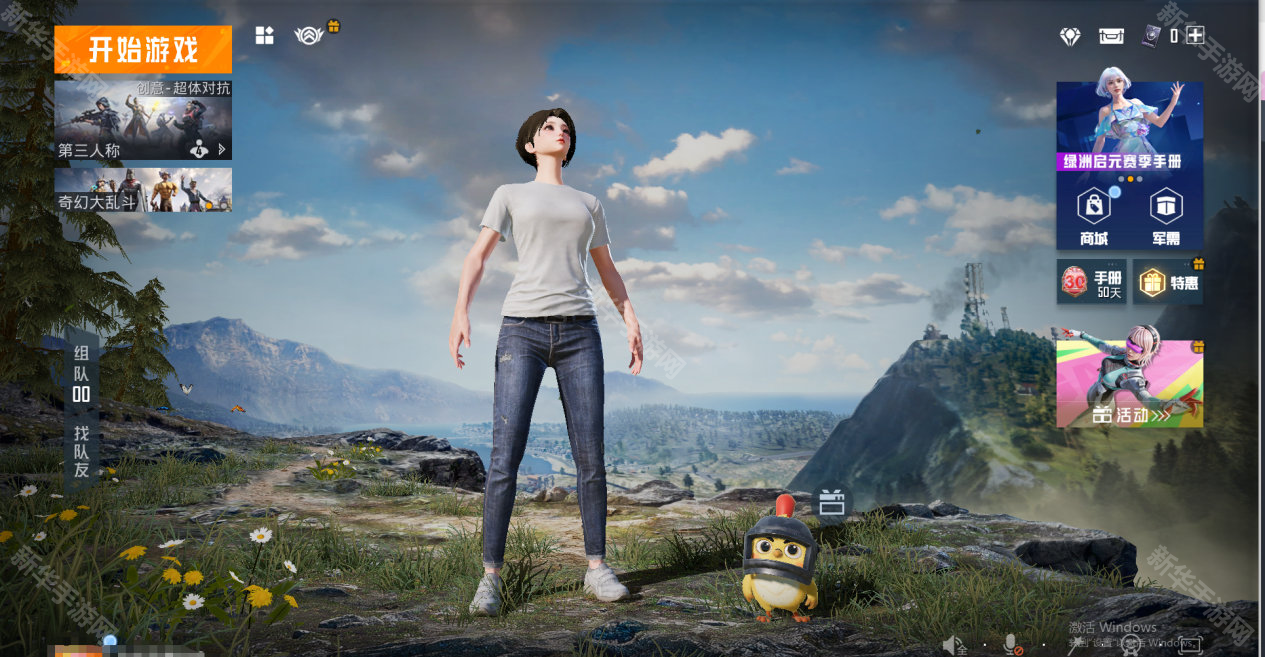Open the 商城 shop
Screen dimensions: 1265x657
click(x=1094, y=216)
